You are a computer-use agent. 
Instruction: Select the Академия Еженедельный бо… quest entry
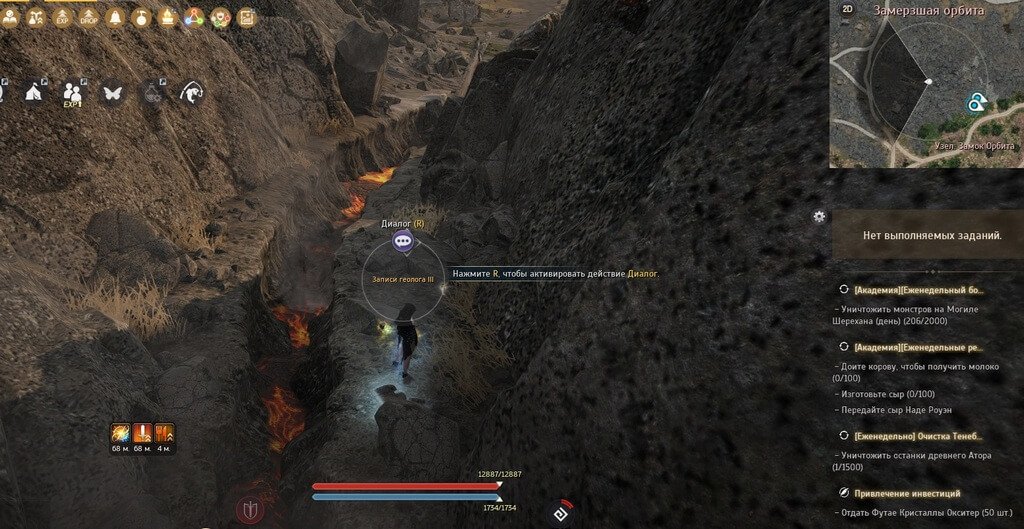pos(918,290)
